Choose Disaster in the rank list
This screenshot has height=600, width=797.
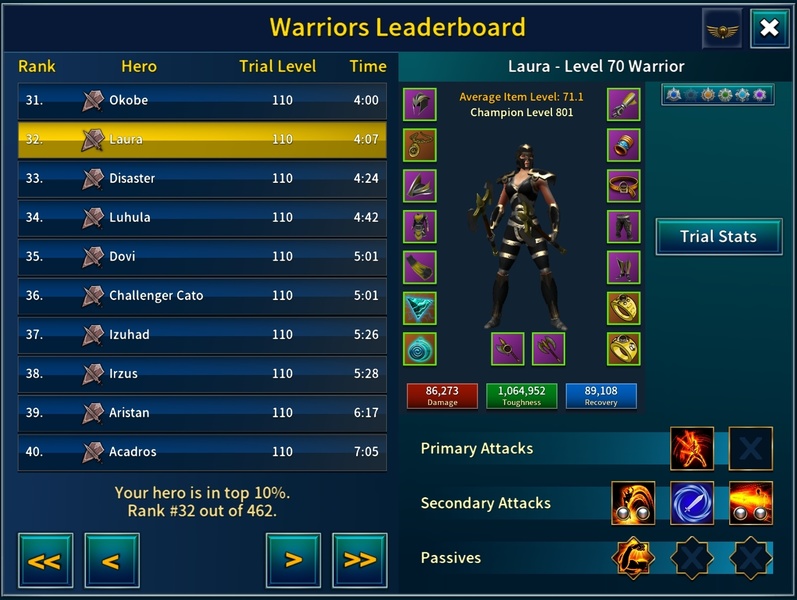202,178
